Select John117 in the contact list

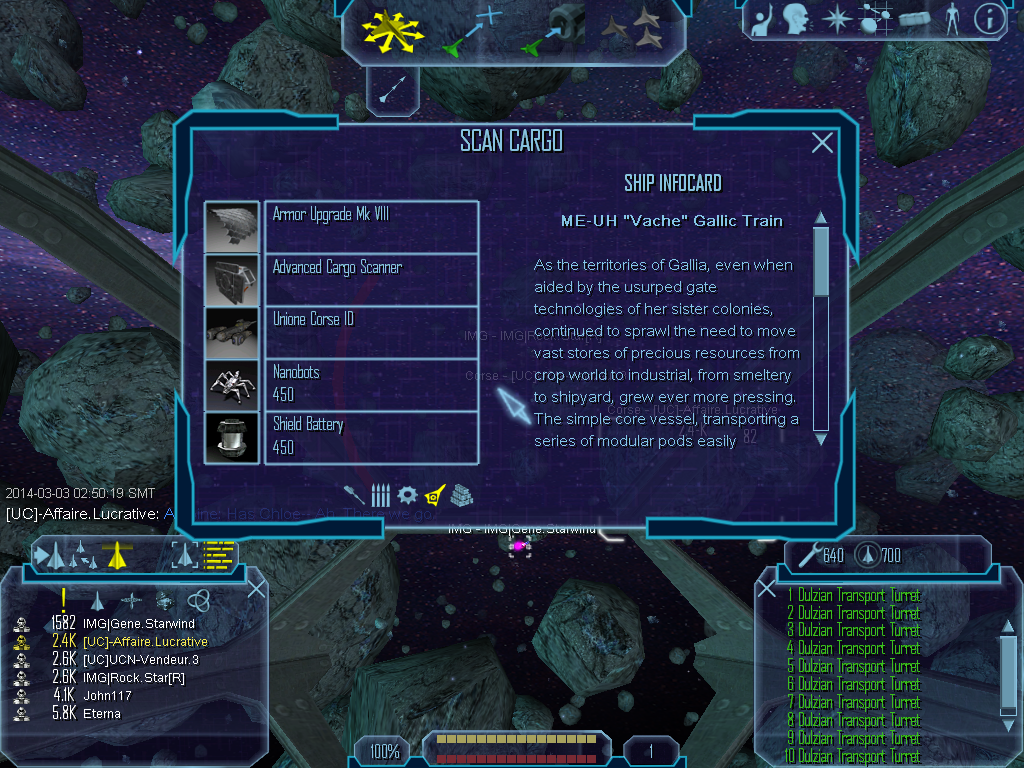coord(102,696)
